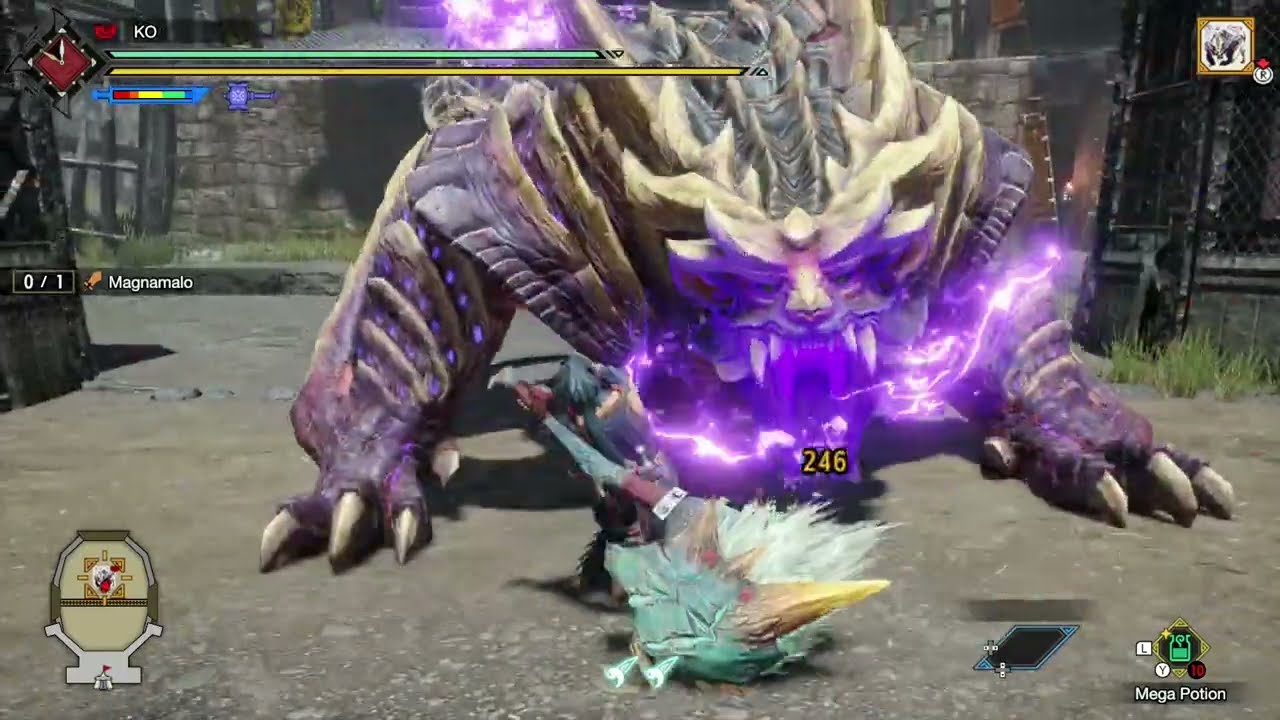
Task: Select the blue wirebug gauge panel
Action: 1027,647
